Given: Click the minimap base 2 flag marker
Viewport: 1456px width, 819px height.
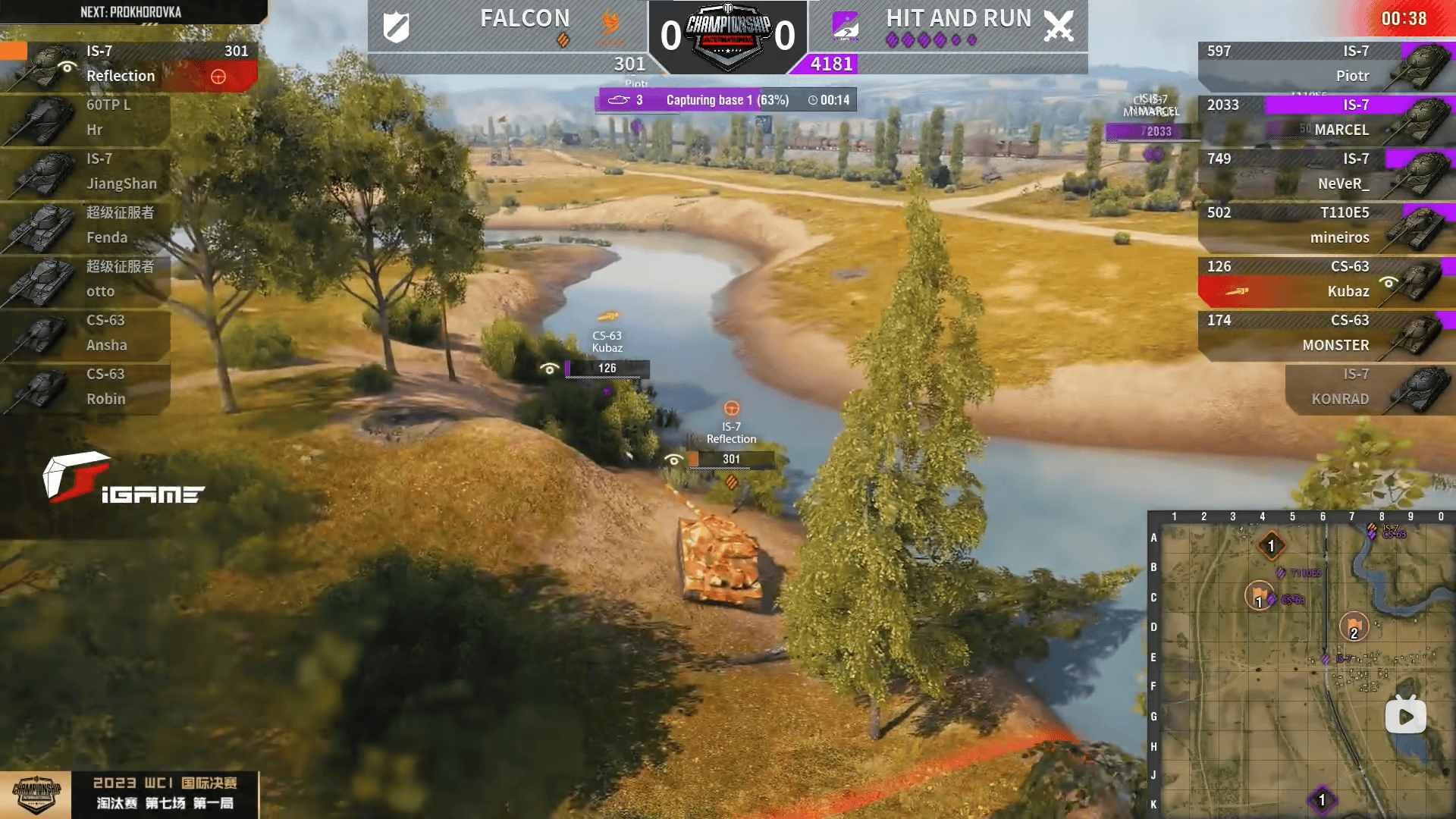Looking at the screenshot, I should [x=1354, y=627].
